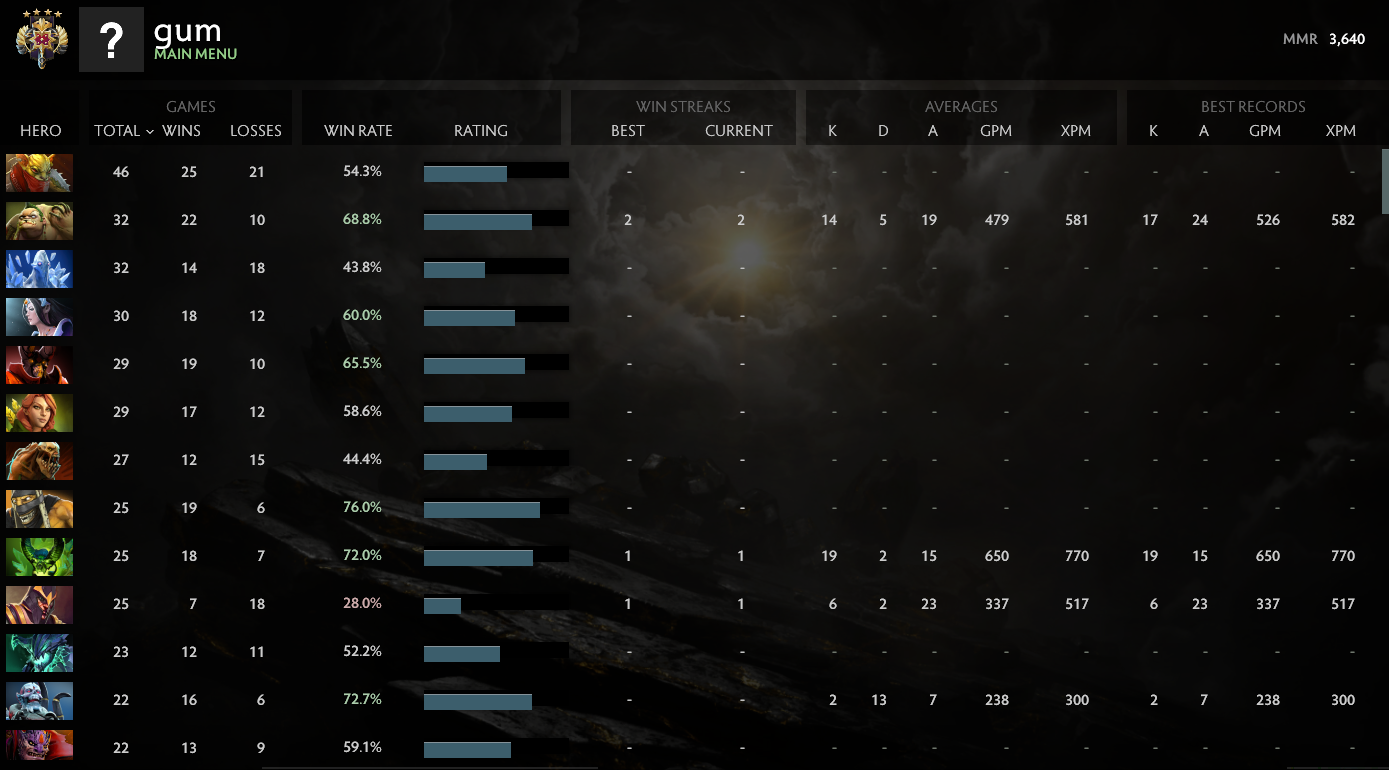Open the question mark profile avatar

[111, 39]
